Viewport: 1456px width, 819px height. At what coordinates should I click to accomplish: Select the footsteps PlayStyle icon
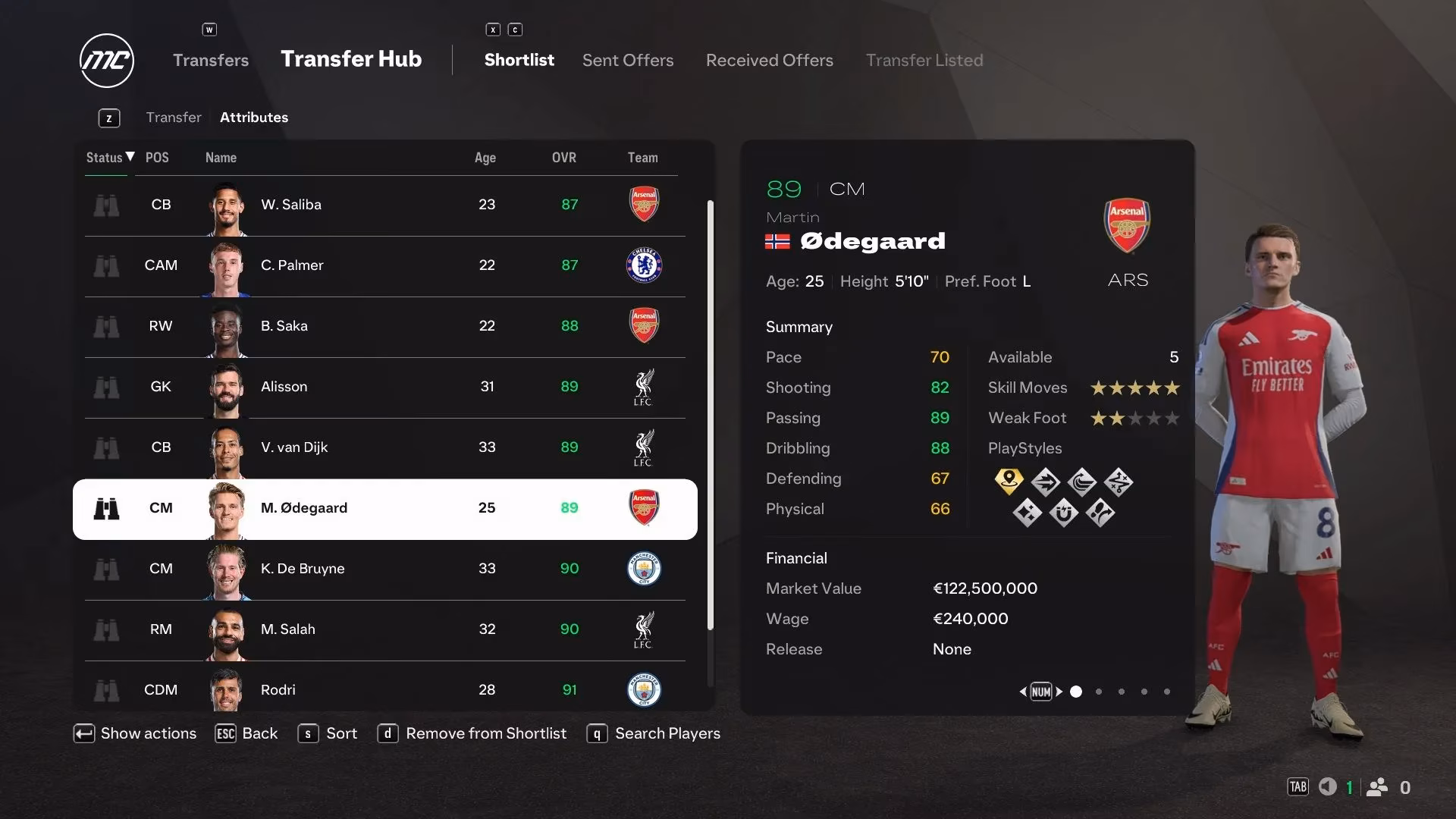[x=1100, y=514]
